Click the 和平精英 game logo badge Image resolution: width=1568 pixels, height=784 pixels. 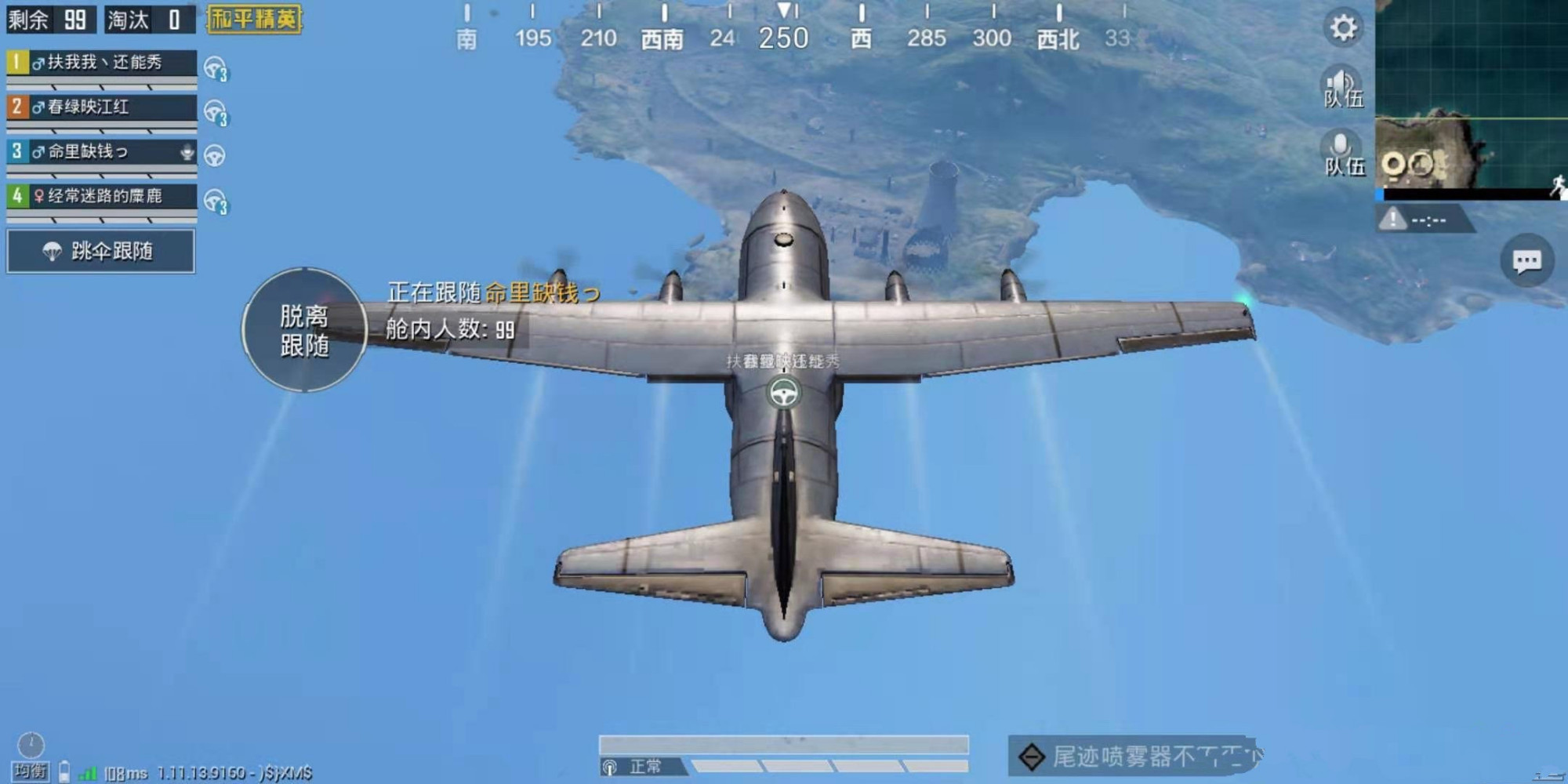pyautogui.click(x=254, y=19)
